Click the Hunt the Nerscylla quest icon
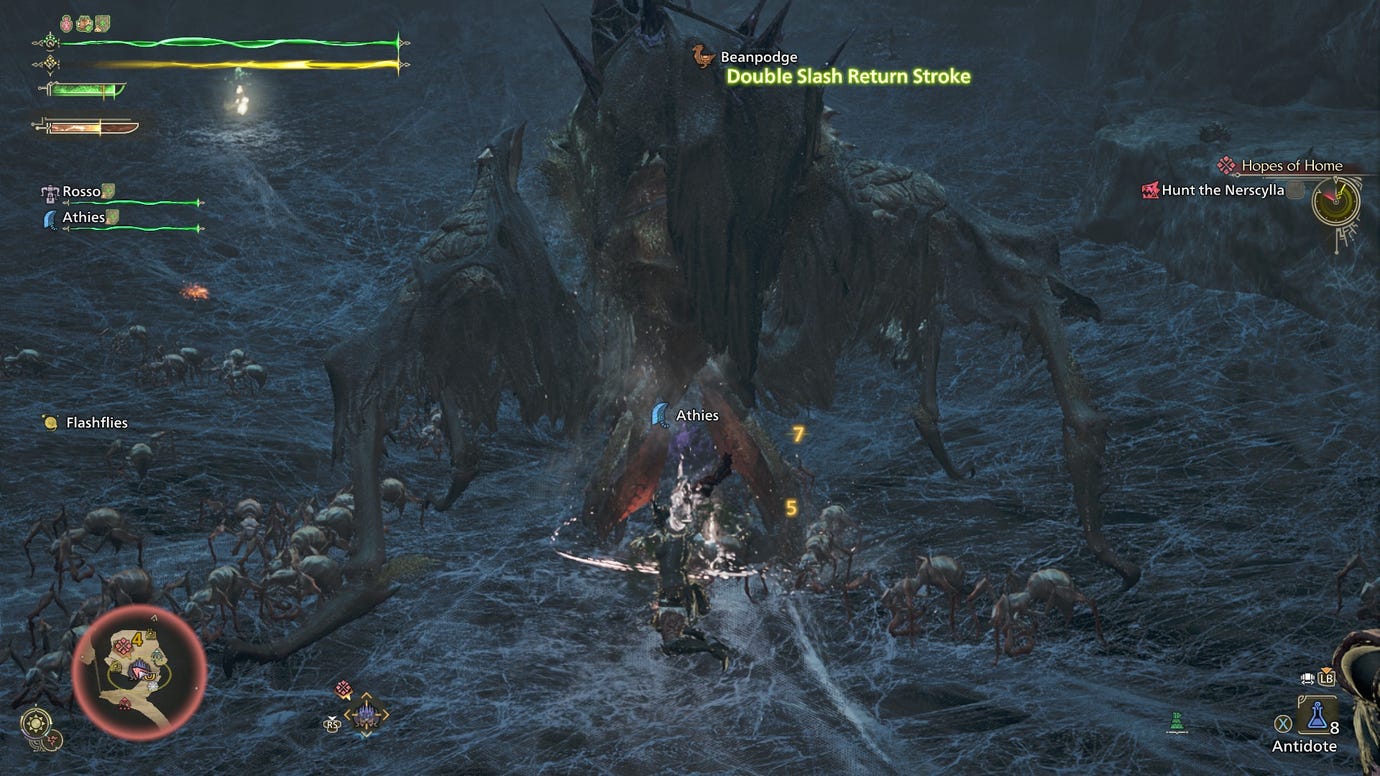This screenshot has height=776, width=1380. coord(1150,190)
